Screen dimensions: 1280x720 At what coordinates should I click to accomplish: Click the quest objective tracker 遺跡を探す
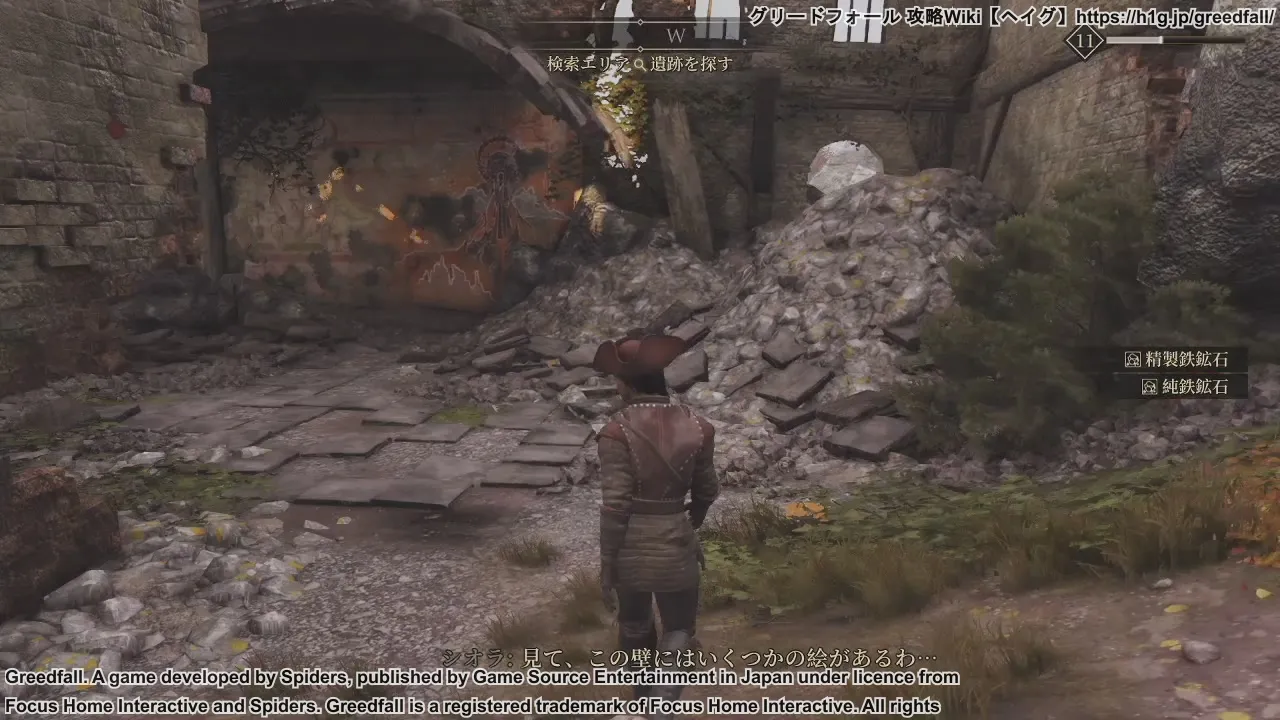point(640,64)
